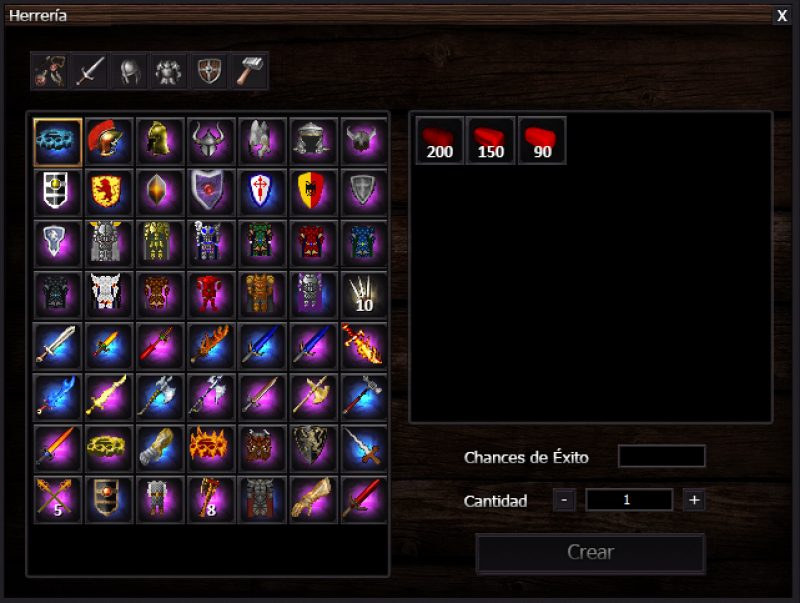Select the blue brass knuckles recipe
Screen dimensions: 800x603
[58, 141]
